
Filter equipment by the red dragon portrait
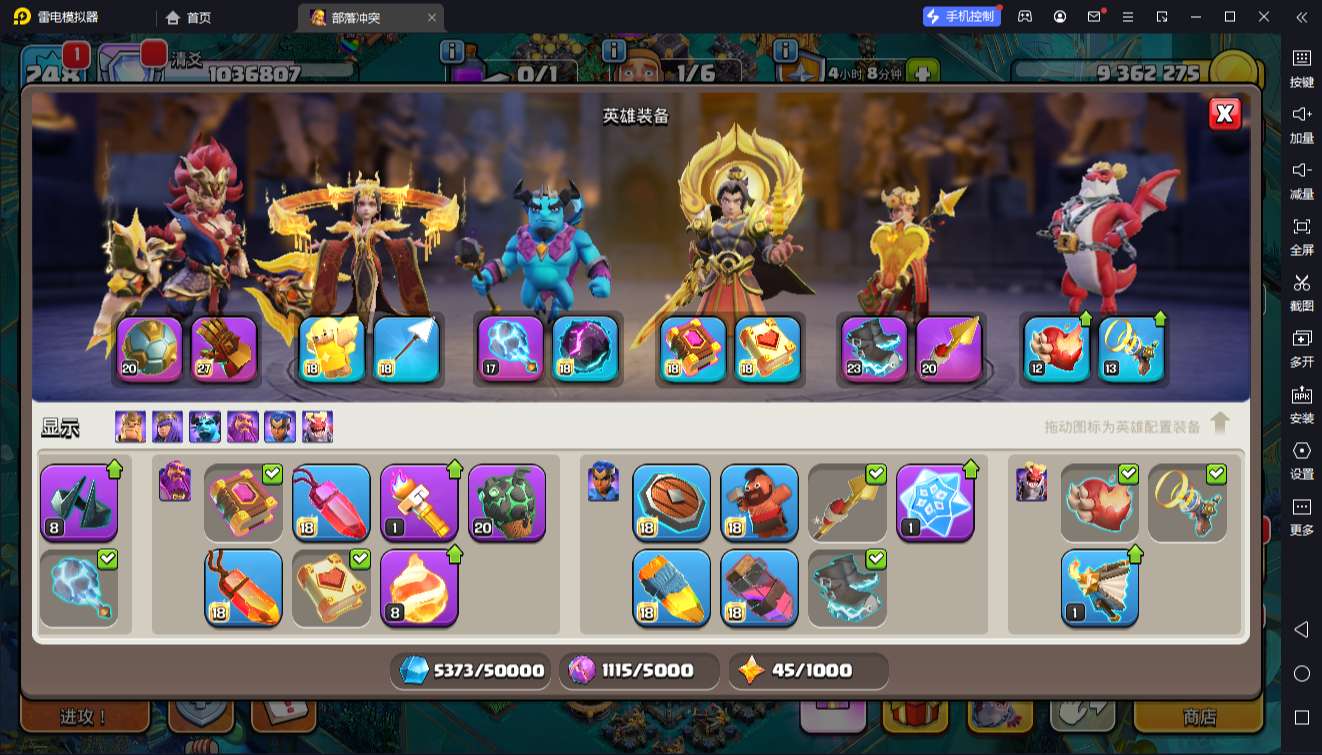pyautogui.click(x=317, y=427)
